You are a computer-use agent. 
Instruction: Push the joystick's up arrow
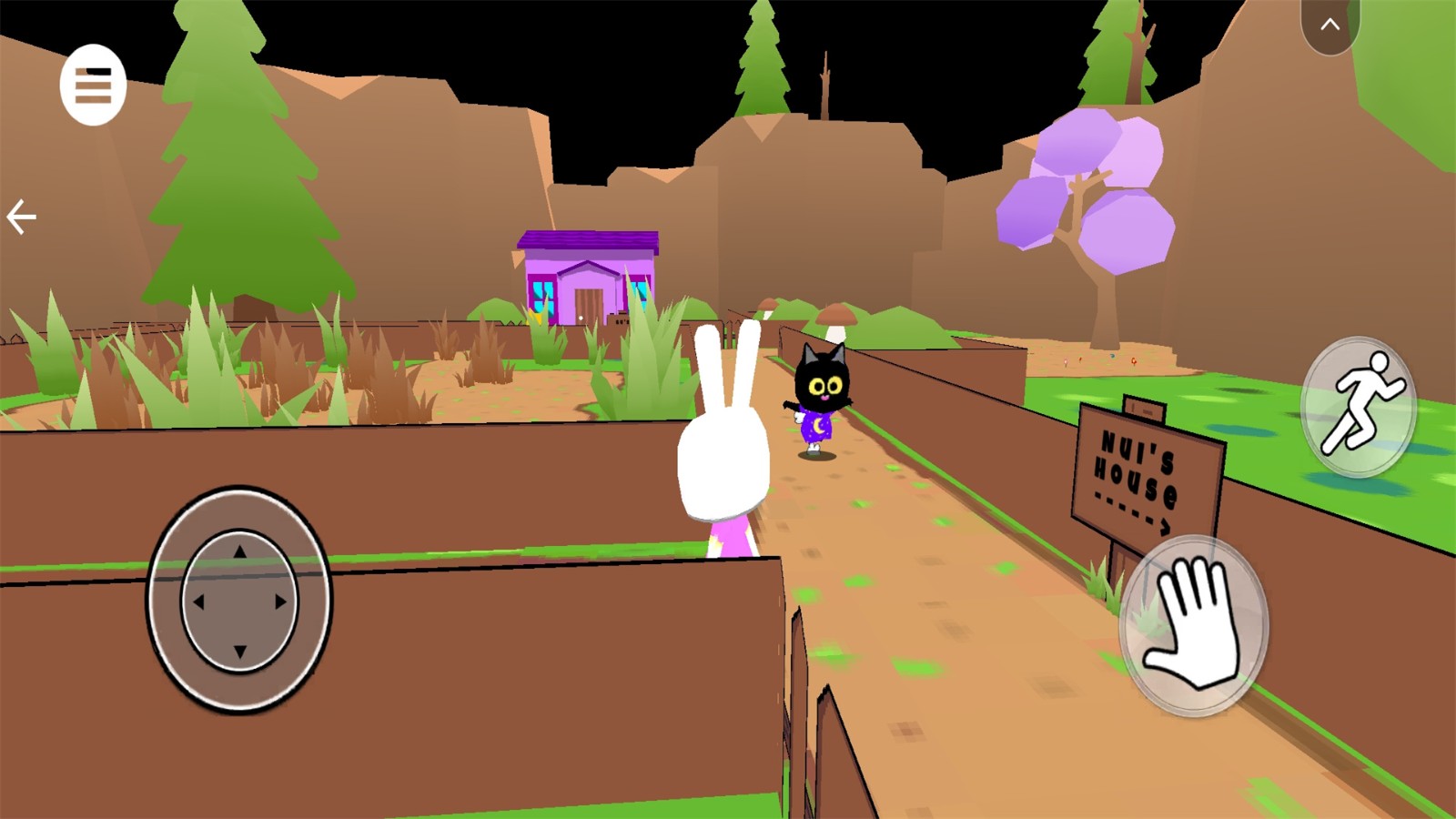tap(239, 551)
